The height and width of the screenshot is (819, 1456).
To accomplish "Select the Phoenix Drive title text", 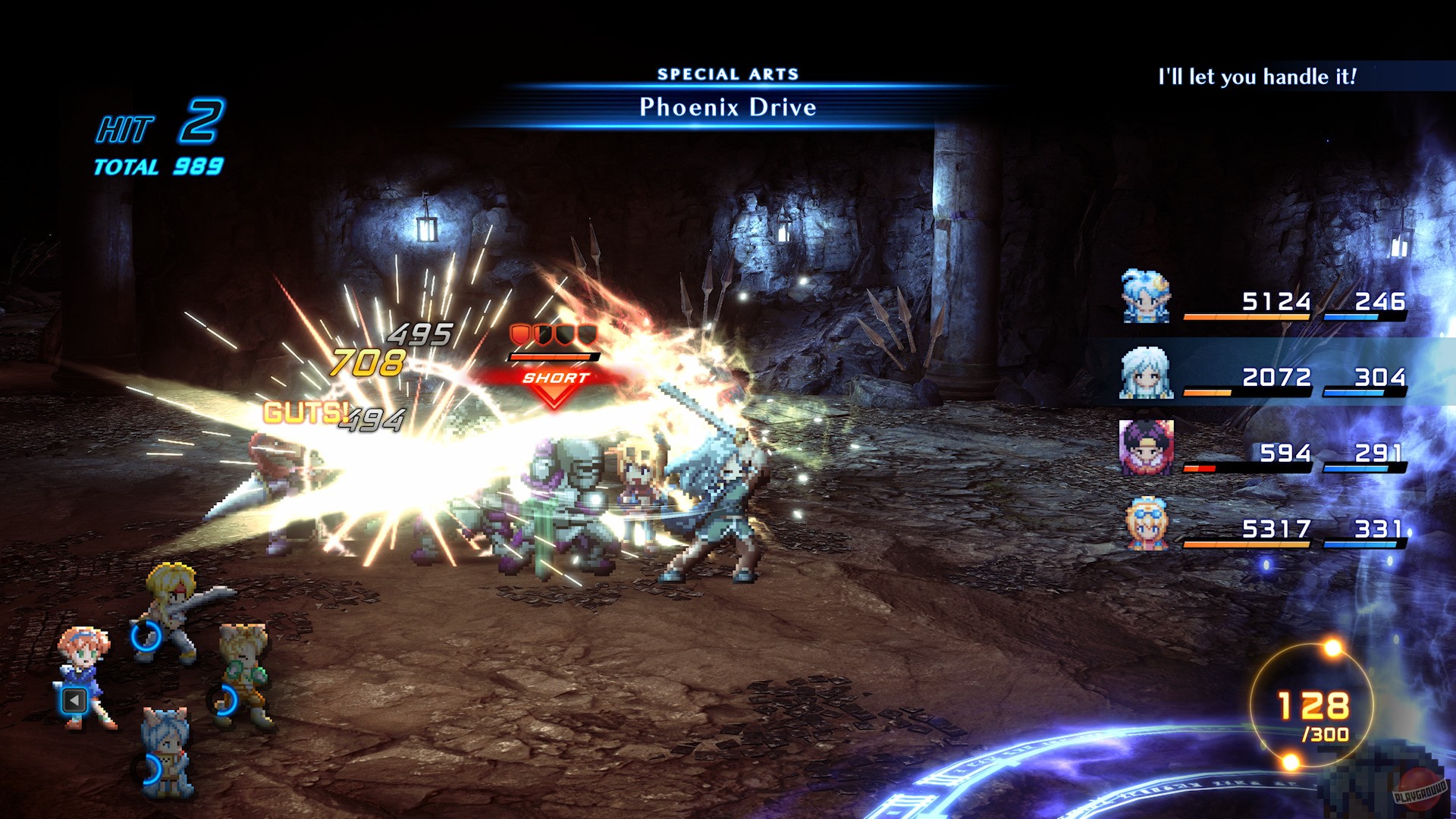I will [726, 108].
